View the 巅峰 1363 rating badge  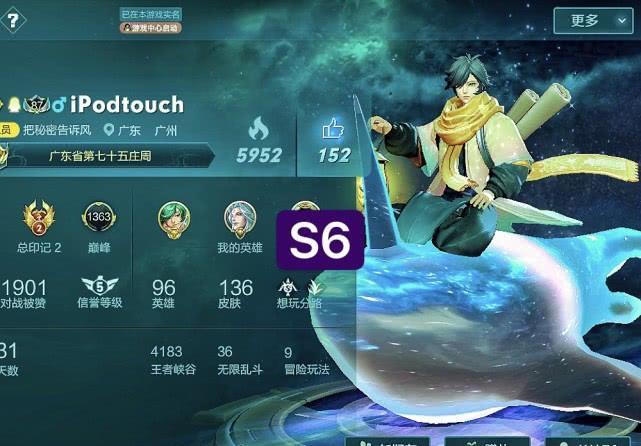pos(99,217)
